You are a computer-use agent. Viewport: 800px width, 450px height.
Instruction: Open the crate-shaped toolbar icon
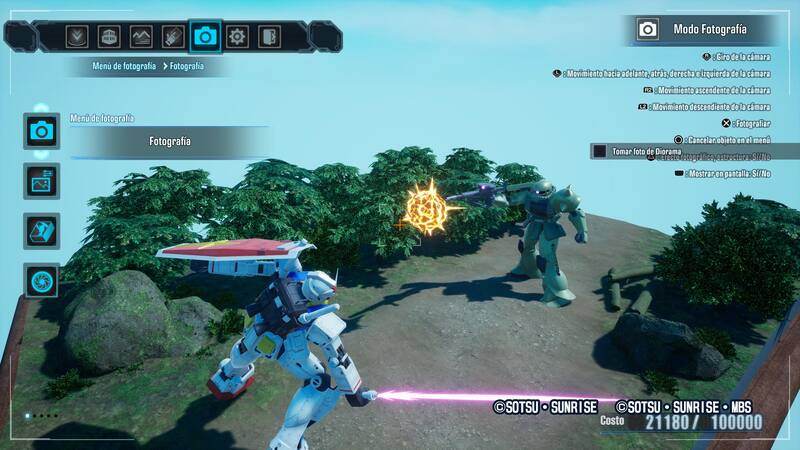click(x=109, y=37)
